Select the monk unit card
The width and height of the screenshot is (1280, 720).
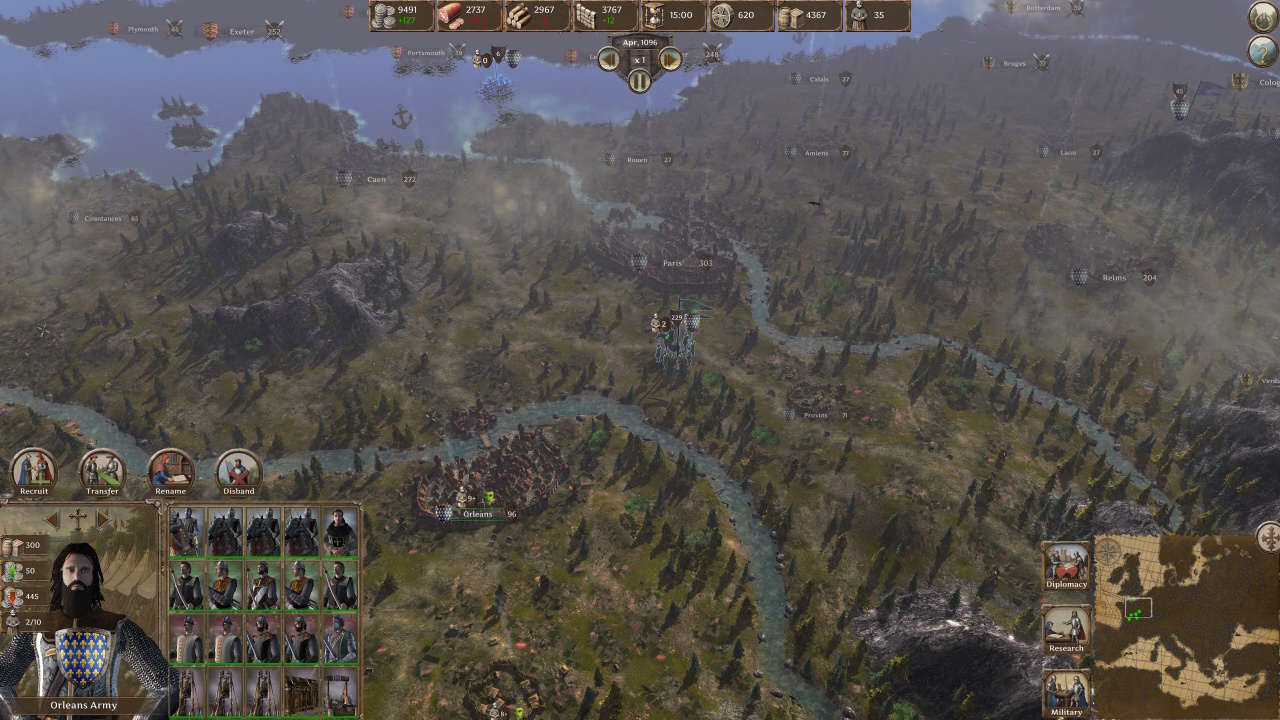click(340, 533)
